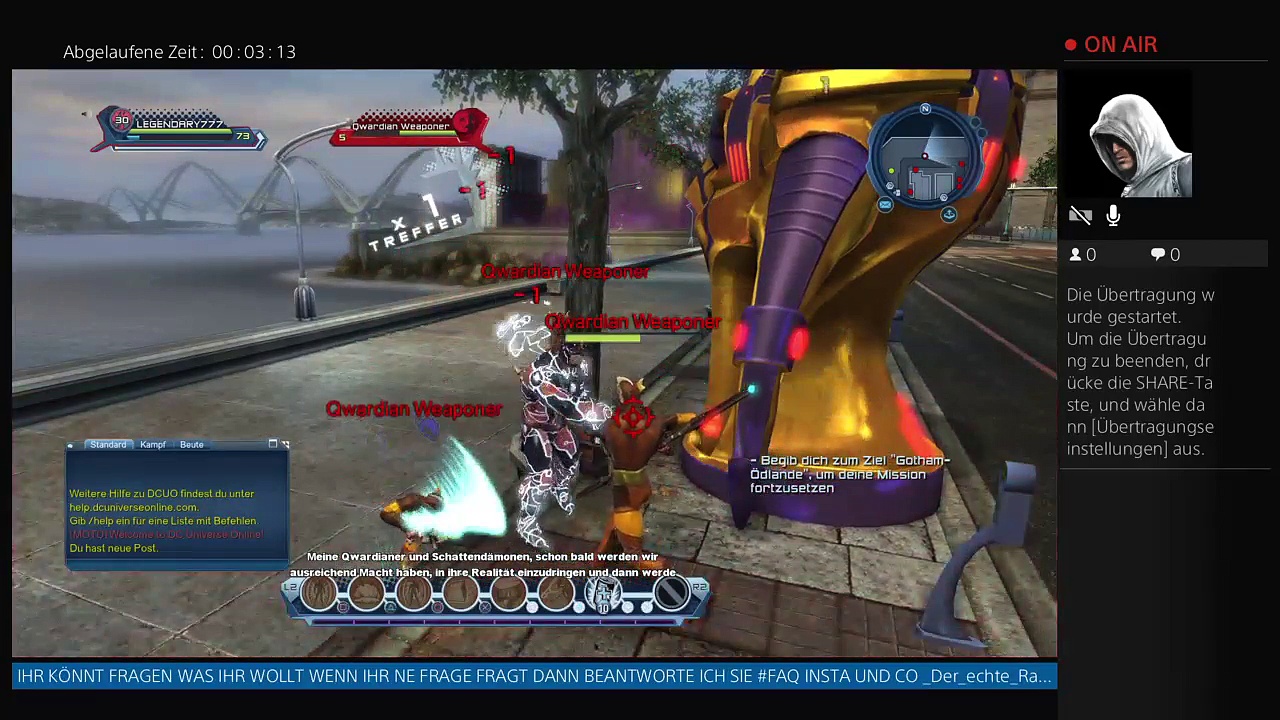Viewport: 1280px width, 720px height.
Task: Open the circular minimap
Action: [927, 160]
